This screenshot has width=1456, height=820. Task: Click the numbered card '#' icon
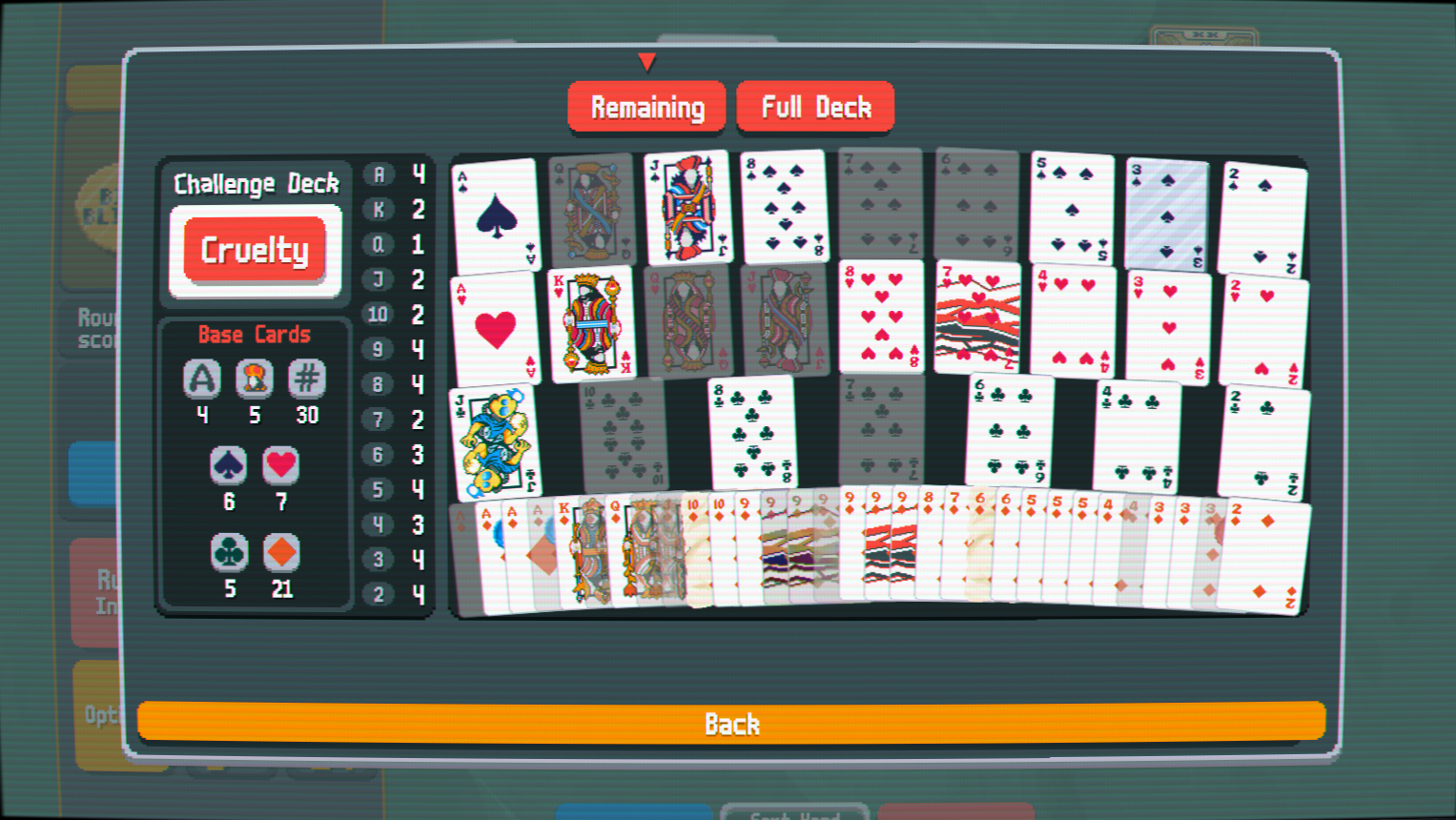pos(306,379)
